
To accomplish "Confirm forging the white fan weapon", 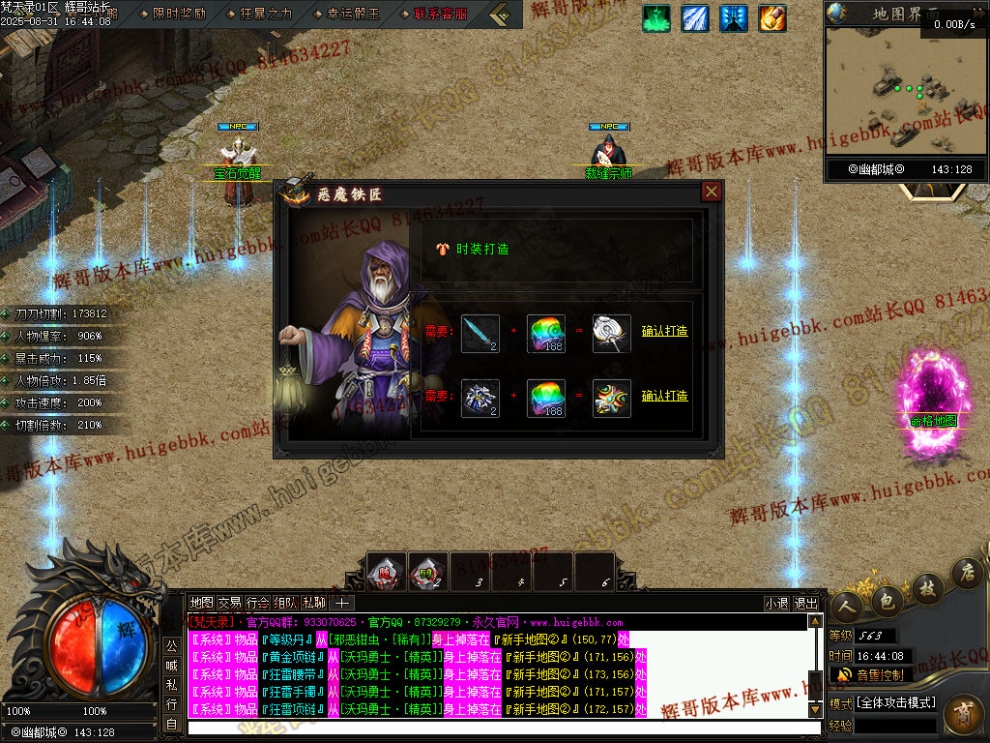I will coord(664,331).
